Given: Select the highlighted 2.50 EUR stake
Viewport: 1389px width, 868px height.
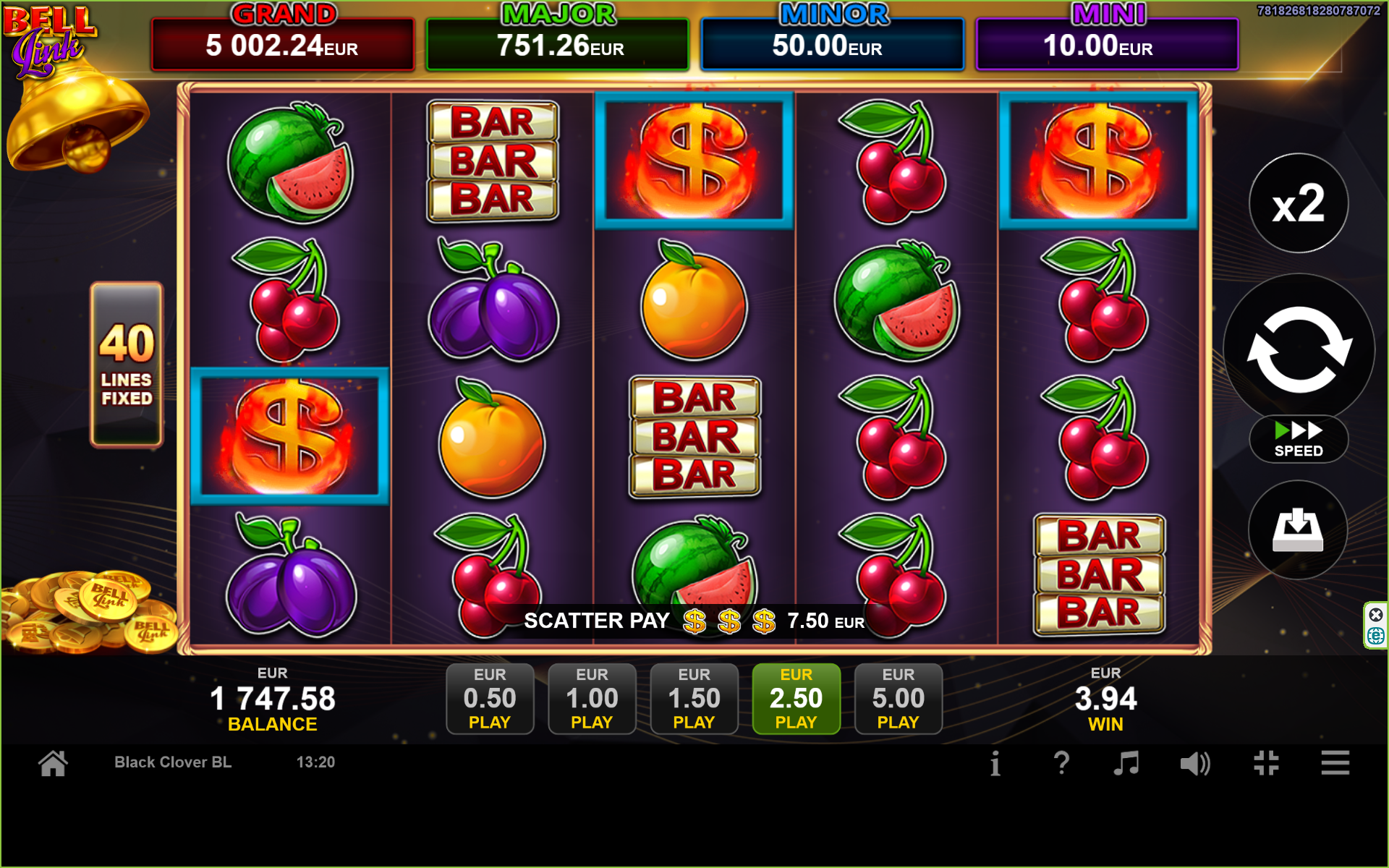Looking at the screenshot, I should coord(796,697).
